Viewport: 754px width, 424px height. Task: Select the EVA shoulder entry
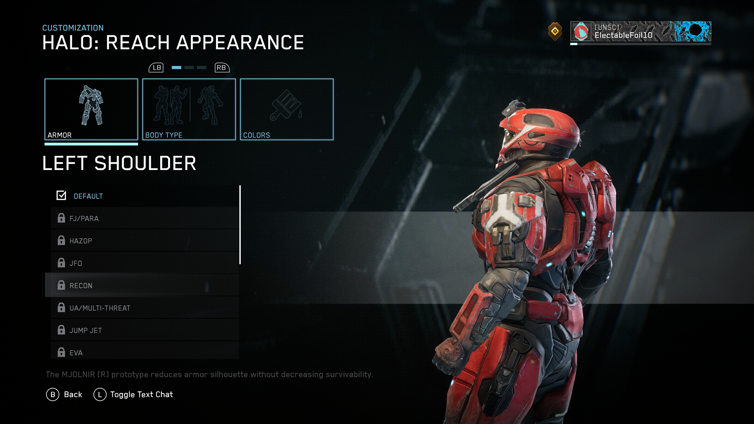click(144, 351)
